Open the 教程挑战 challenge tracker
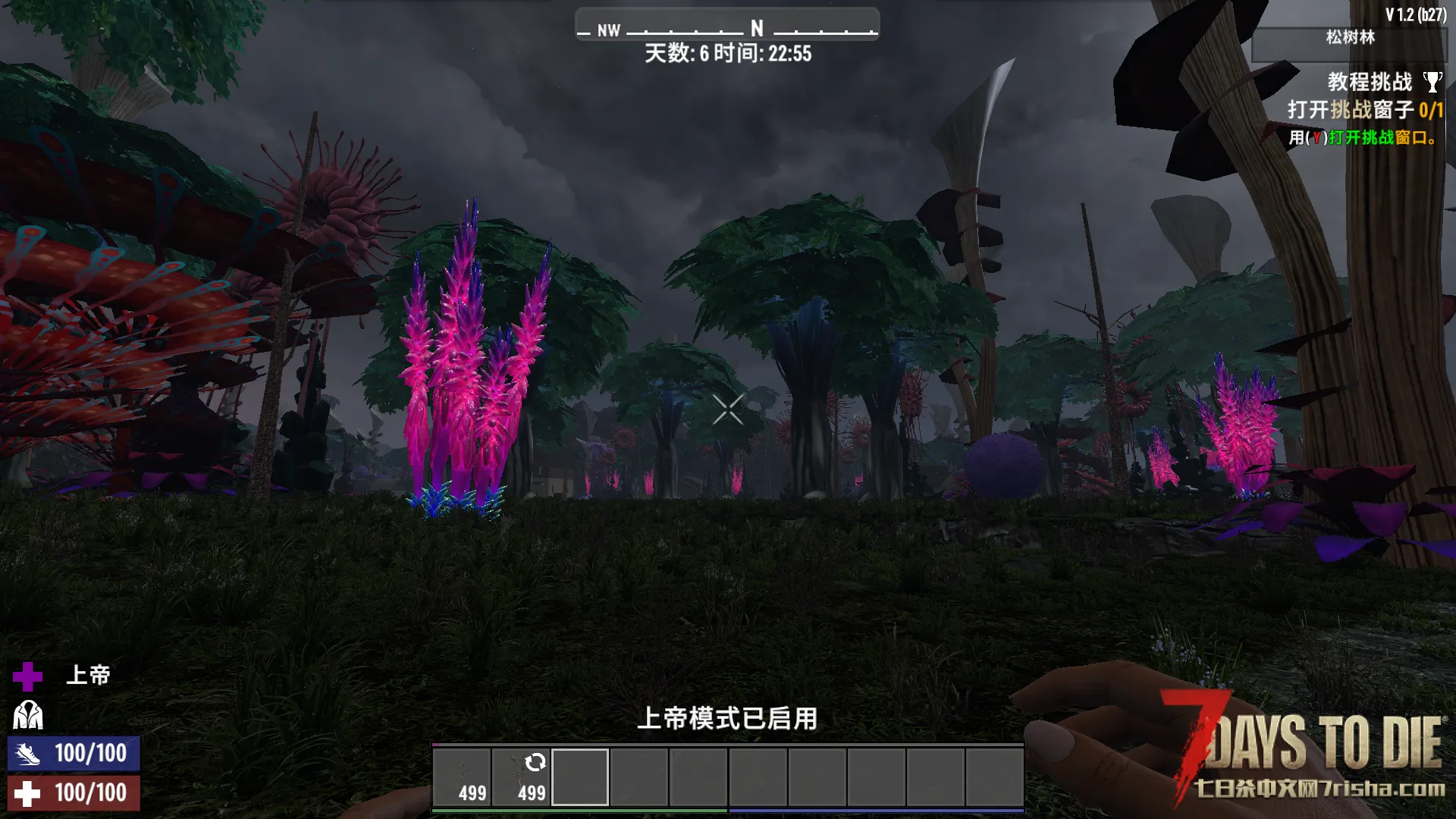Image resolution: width=1456 pixels, height=819 pixels. (1369, 82)
